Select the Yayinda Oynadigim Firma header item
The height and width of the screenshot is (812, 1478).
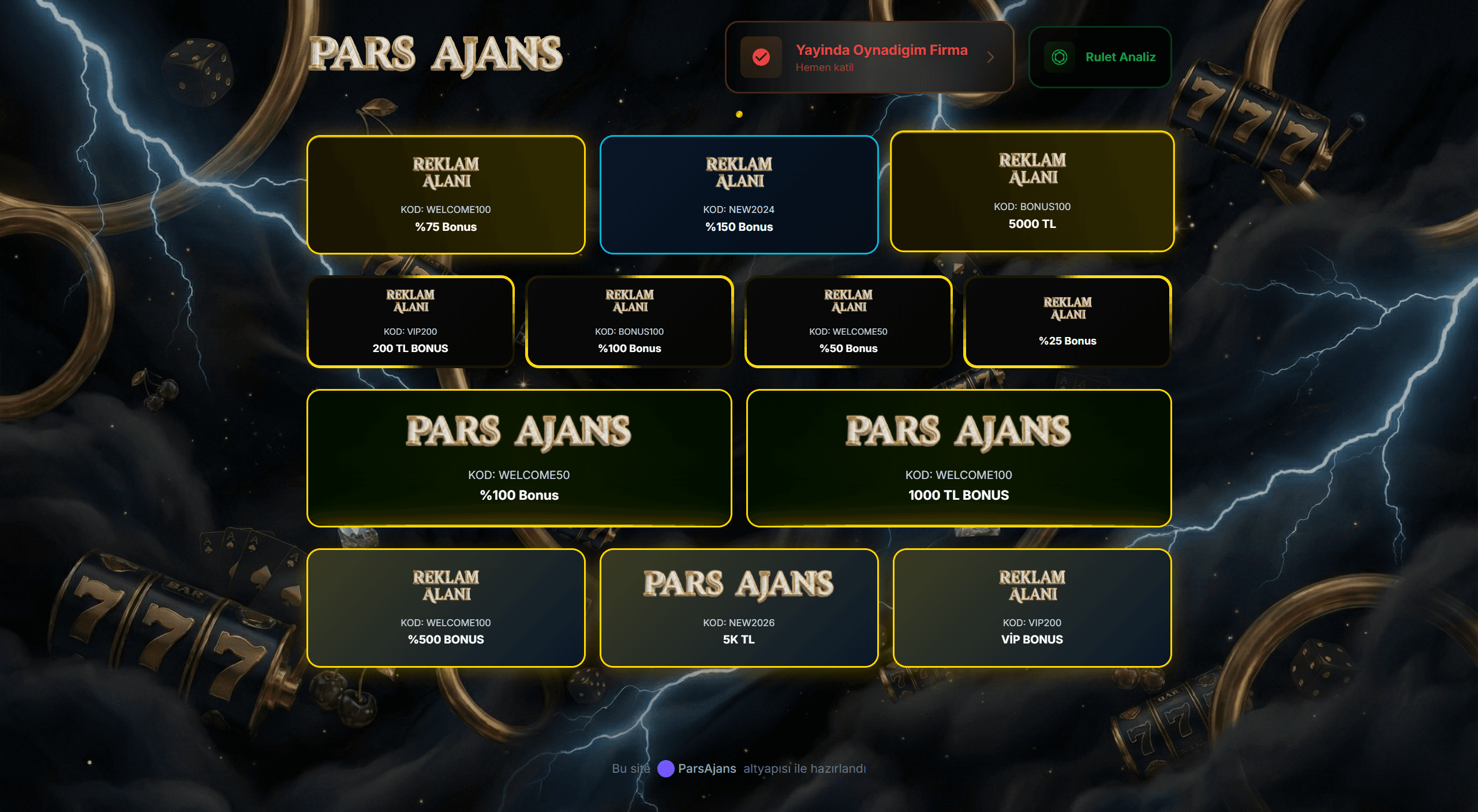point(881,50)
